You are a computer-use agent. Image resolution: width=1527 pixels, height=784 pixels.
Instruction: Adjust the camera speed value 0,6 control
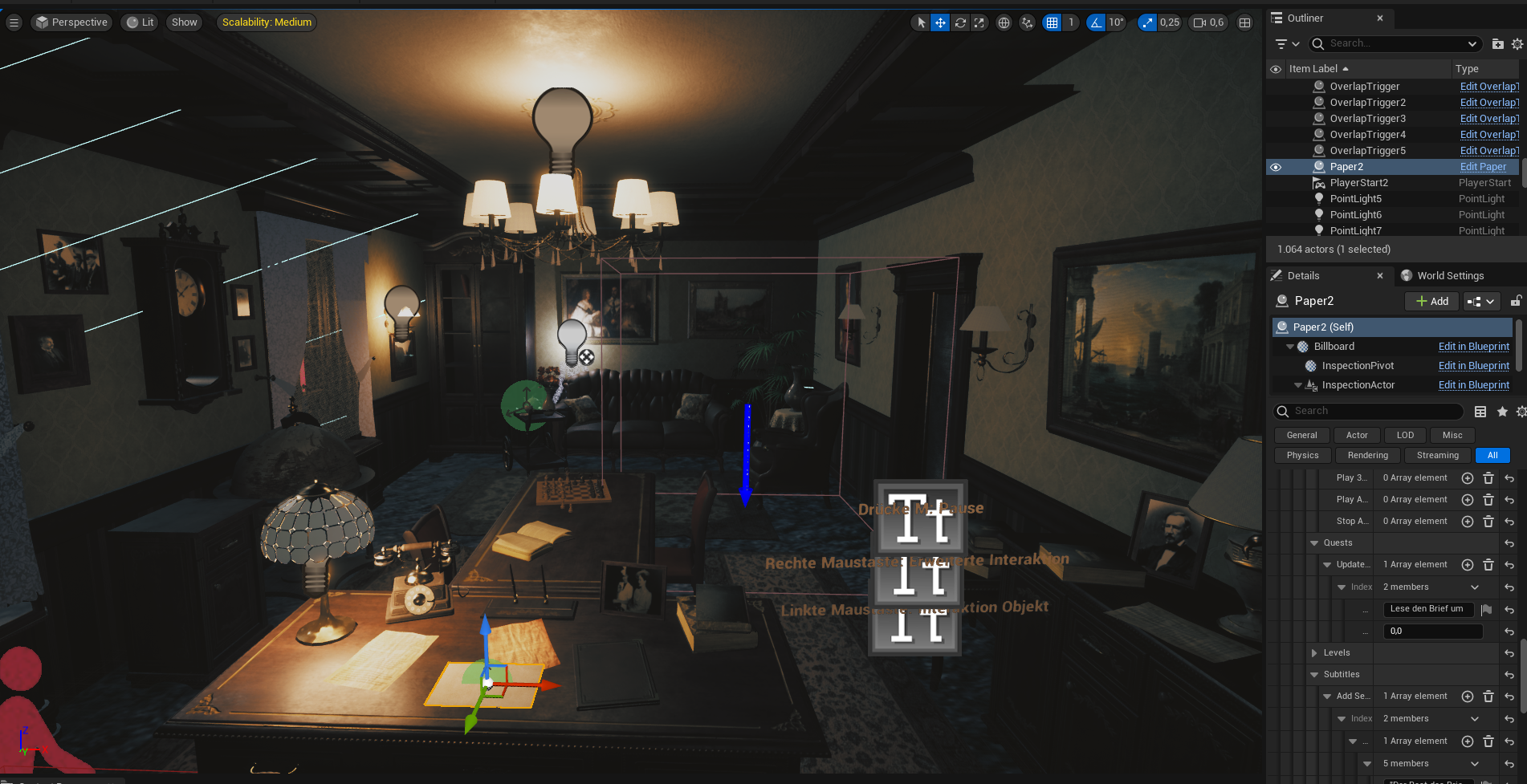(x=1208, y=22)
